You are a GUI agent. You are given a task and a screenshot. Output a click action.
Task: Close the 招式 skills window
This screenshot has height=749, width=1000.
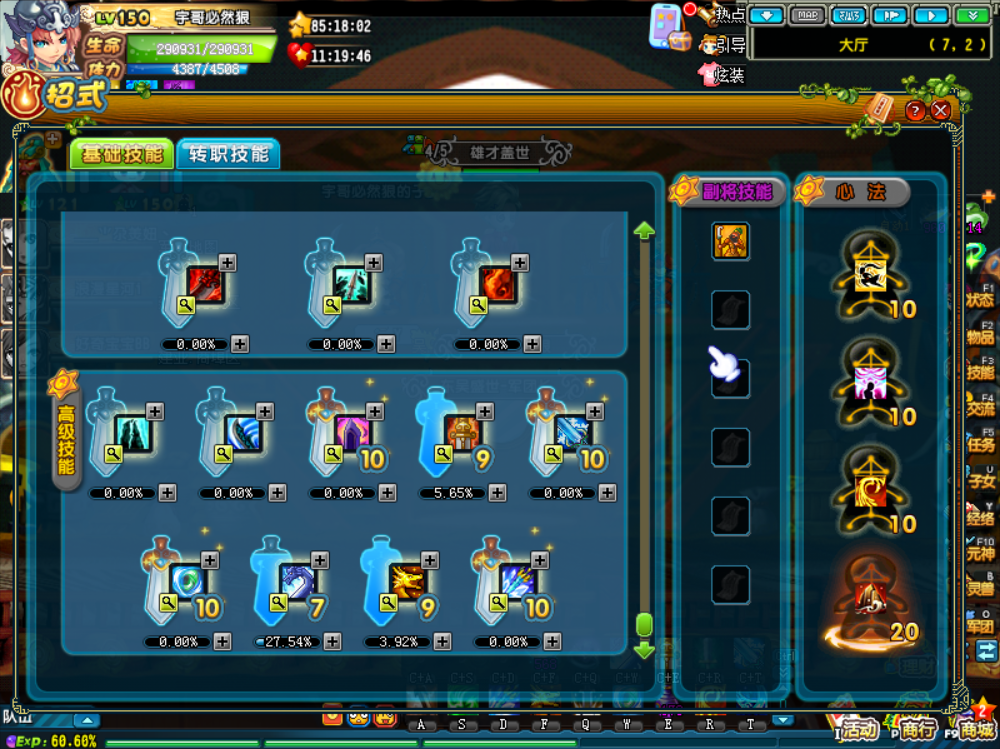point(940,111)
